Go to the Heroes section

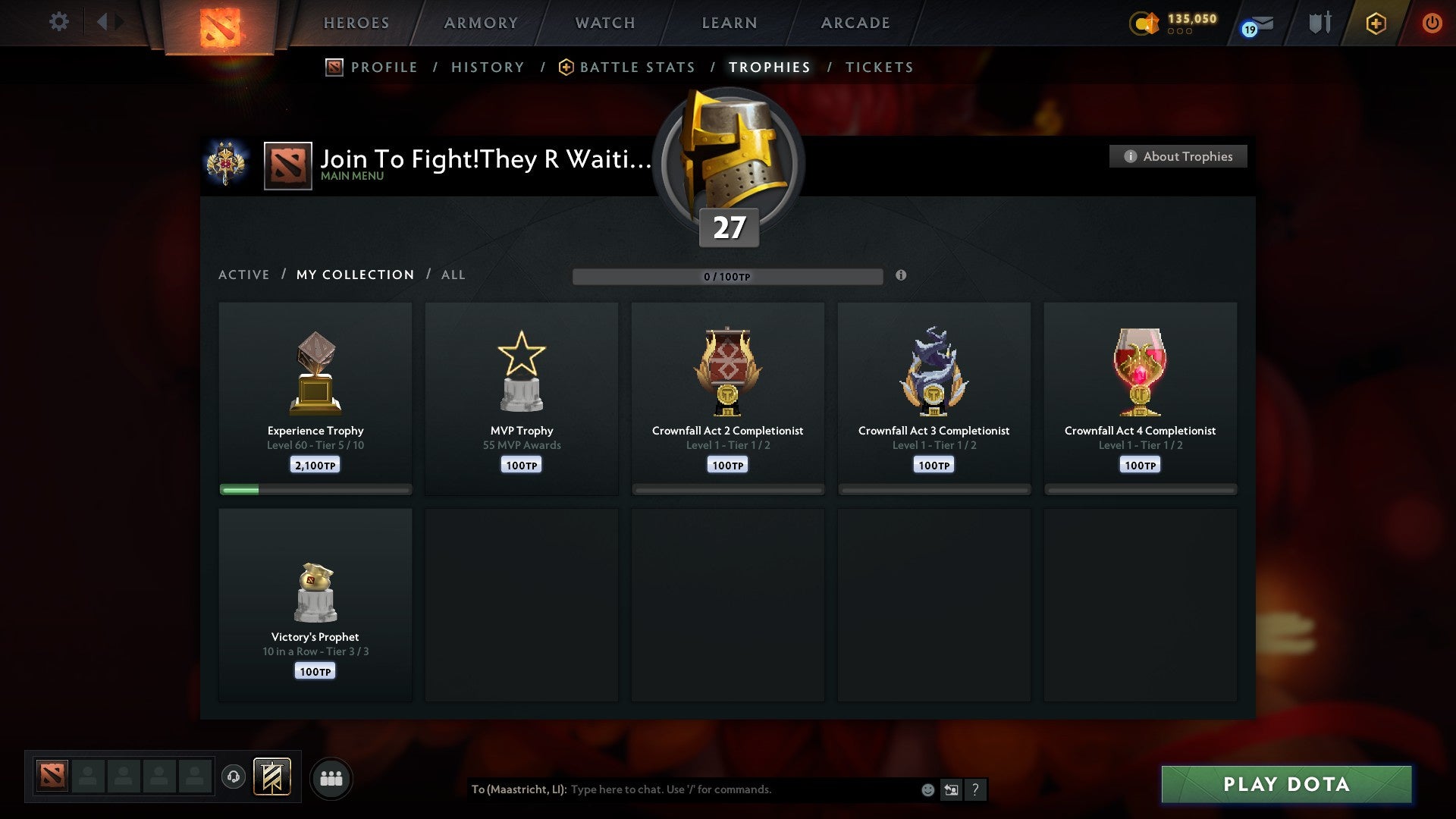click(x=356, y=23)
